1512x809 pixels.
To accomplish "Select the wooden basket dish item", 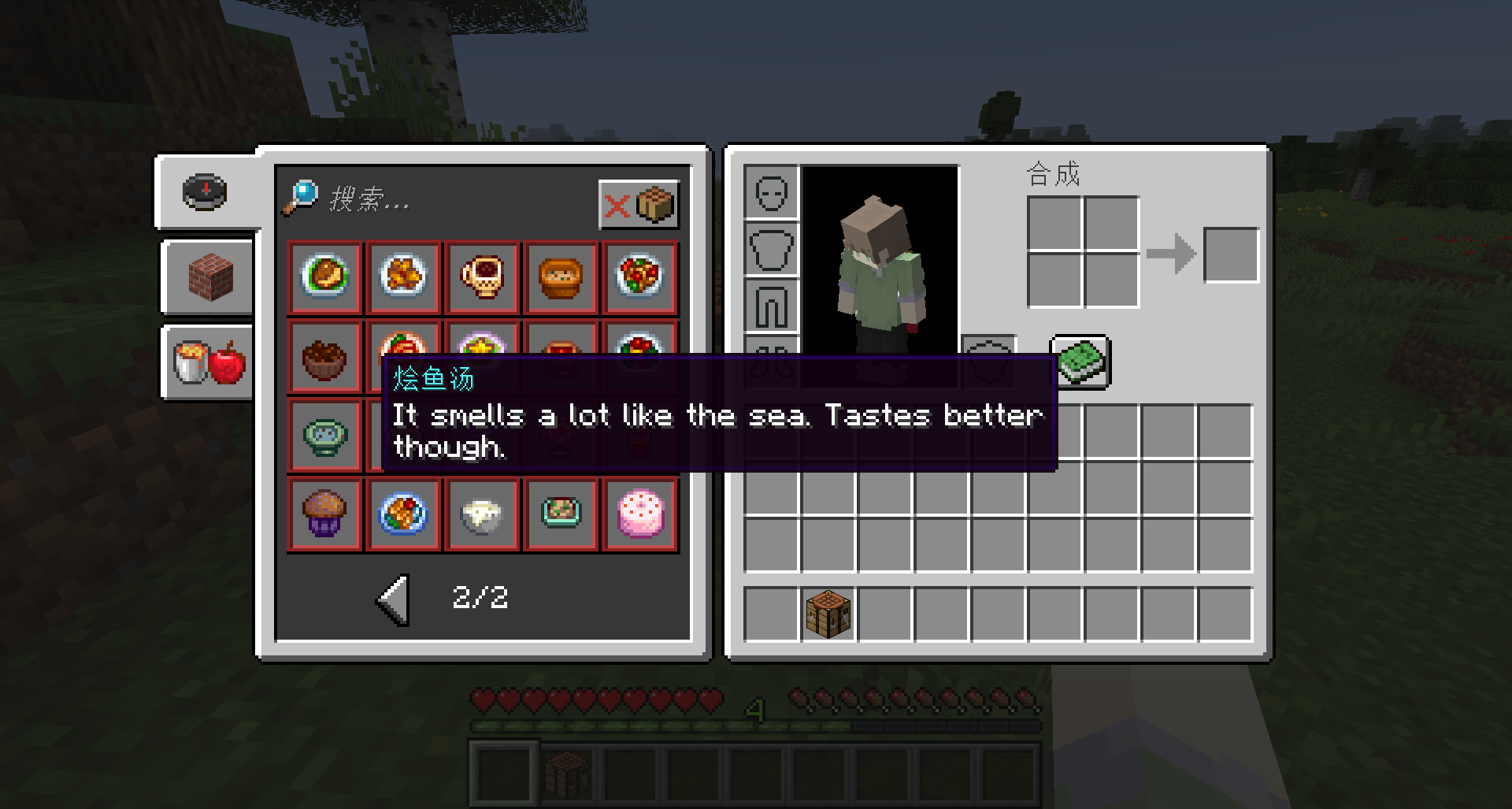I will click(x=561, y=277).
